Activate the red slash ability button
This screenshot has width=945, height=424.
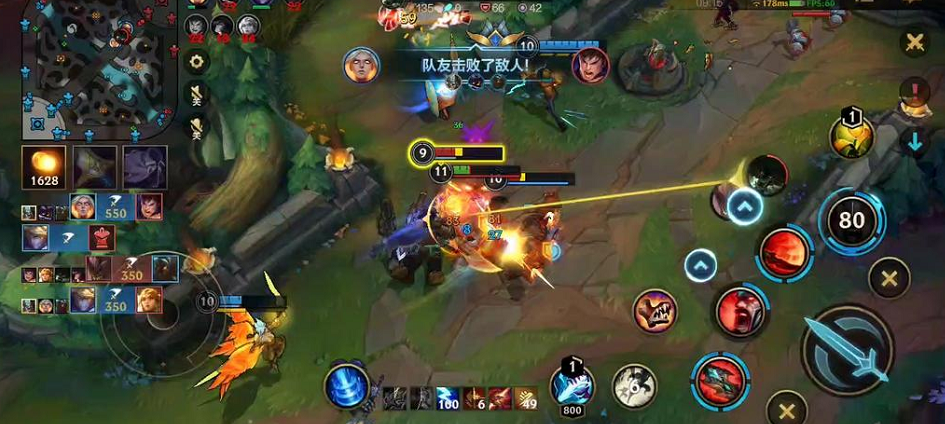(784, 251)
